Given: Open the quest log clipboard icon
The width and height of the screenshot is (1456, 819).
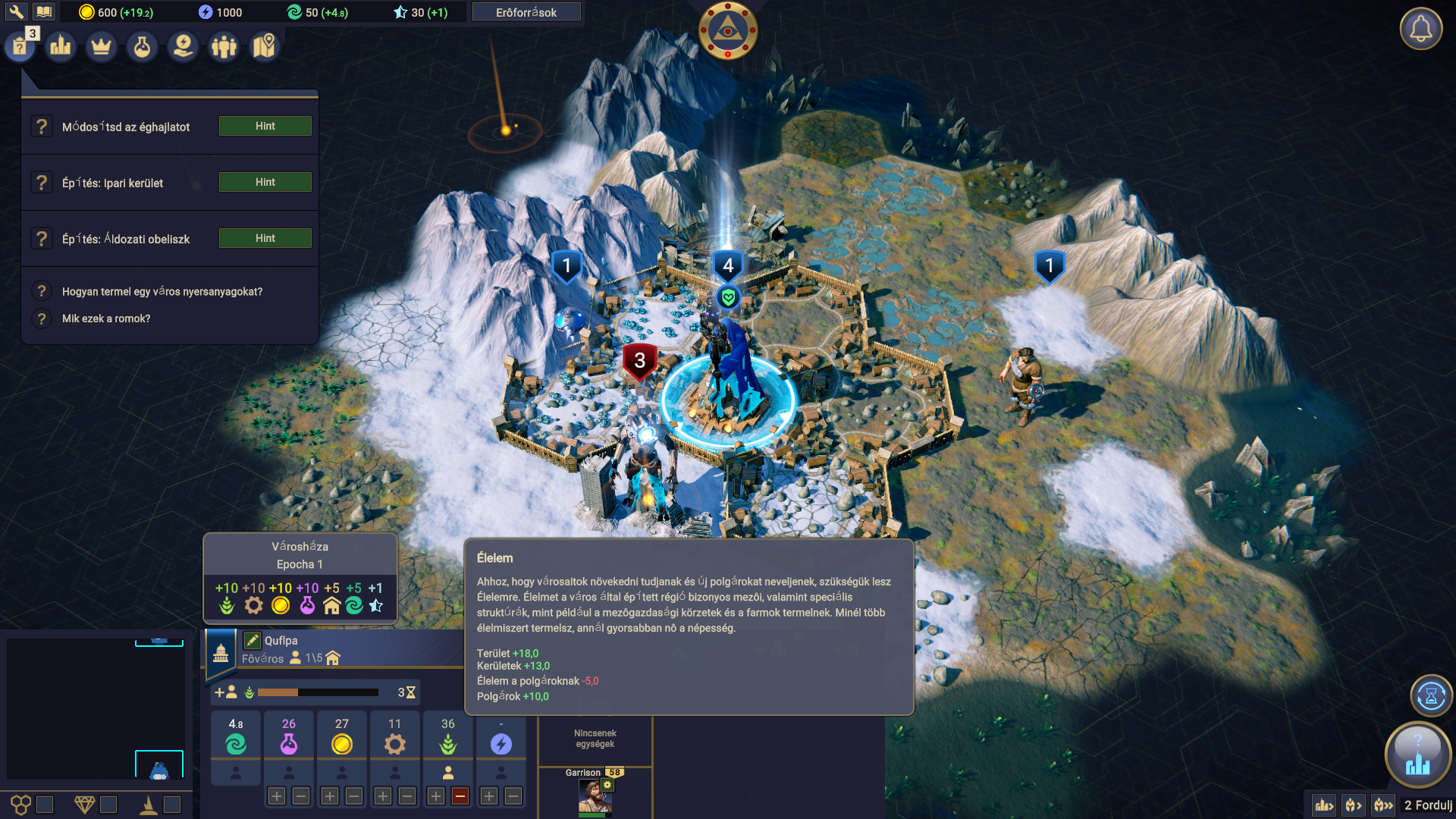Looking at the screenshot, I should click(20, 47).
